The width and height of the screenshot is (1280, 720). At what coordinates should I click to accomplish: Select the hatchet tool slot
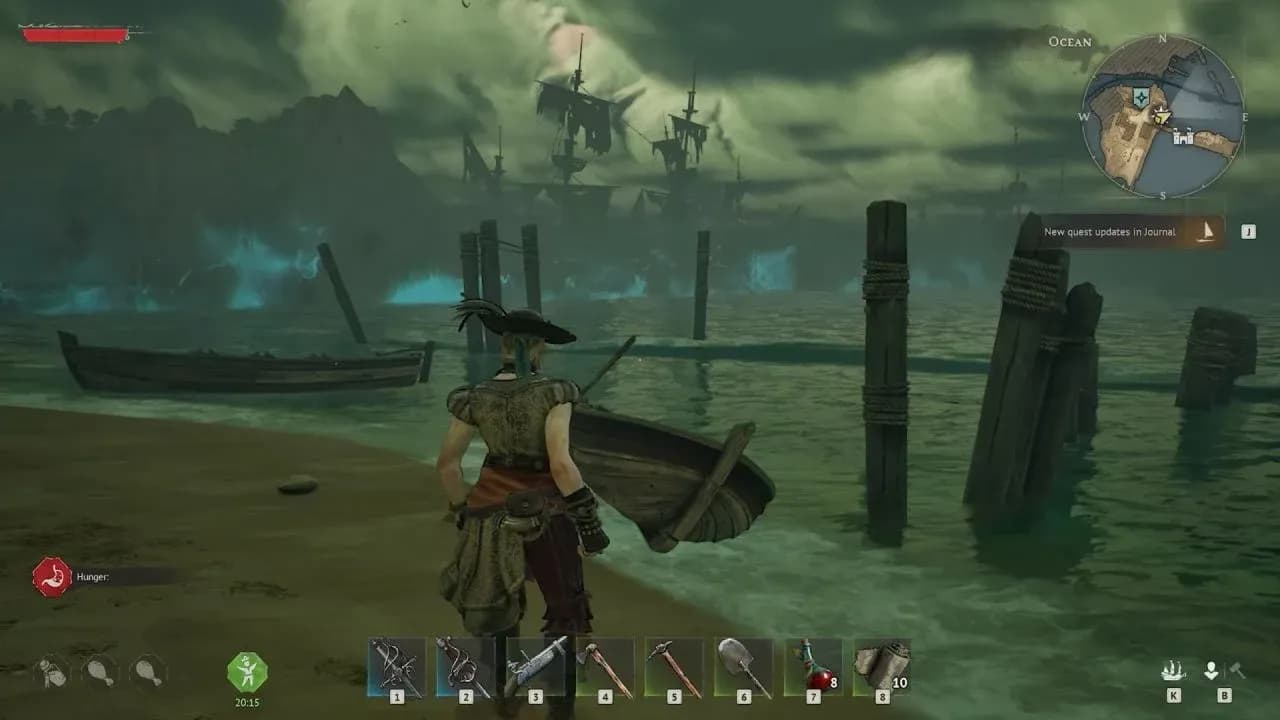click(x=605, y=667)
